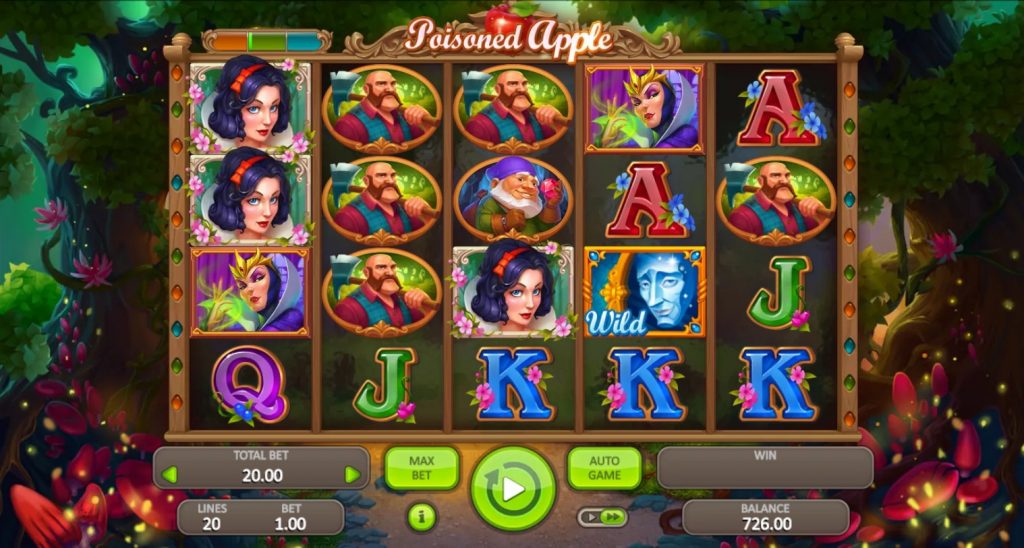Toggle the fast spin speed switch

[602, 517]
